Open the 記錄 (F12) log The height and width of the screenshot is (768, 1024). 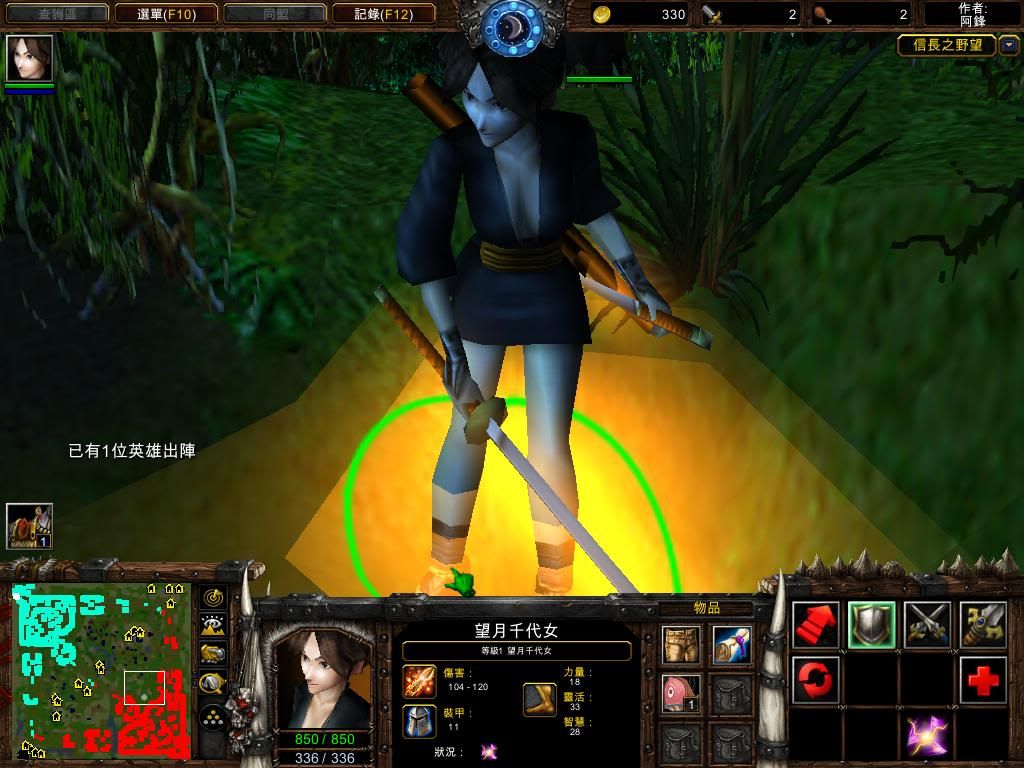click(394, 14)
